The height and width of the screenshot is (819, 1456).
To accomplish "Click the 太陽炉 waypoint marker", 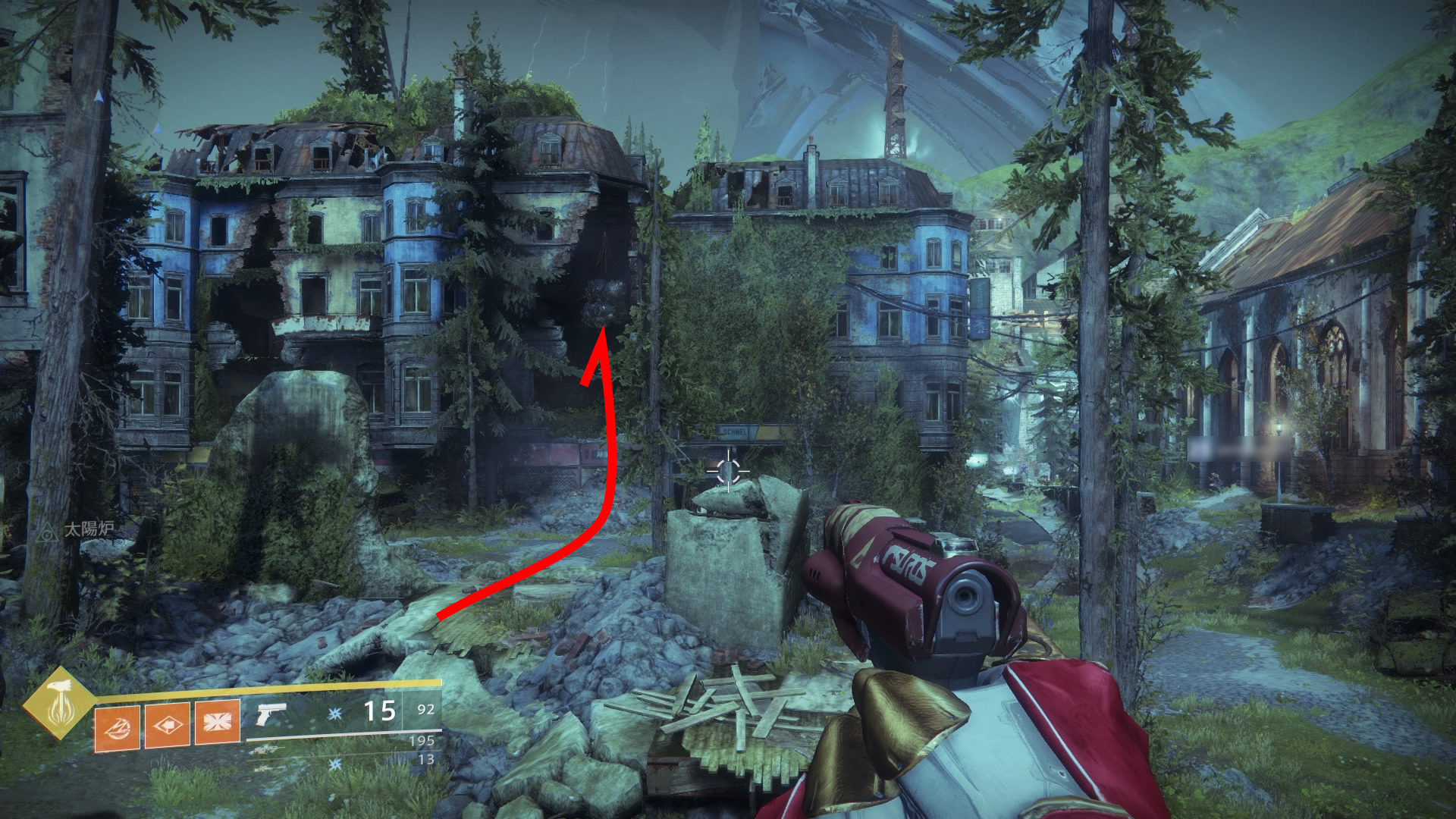I will pyautogui.click(x=49, y=530).
